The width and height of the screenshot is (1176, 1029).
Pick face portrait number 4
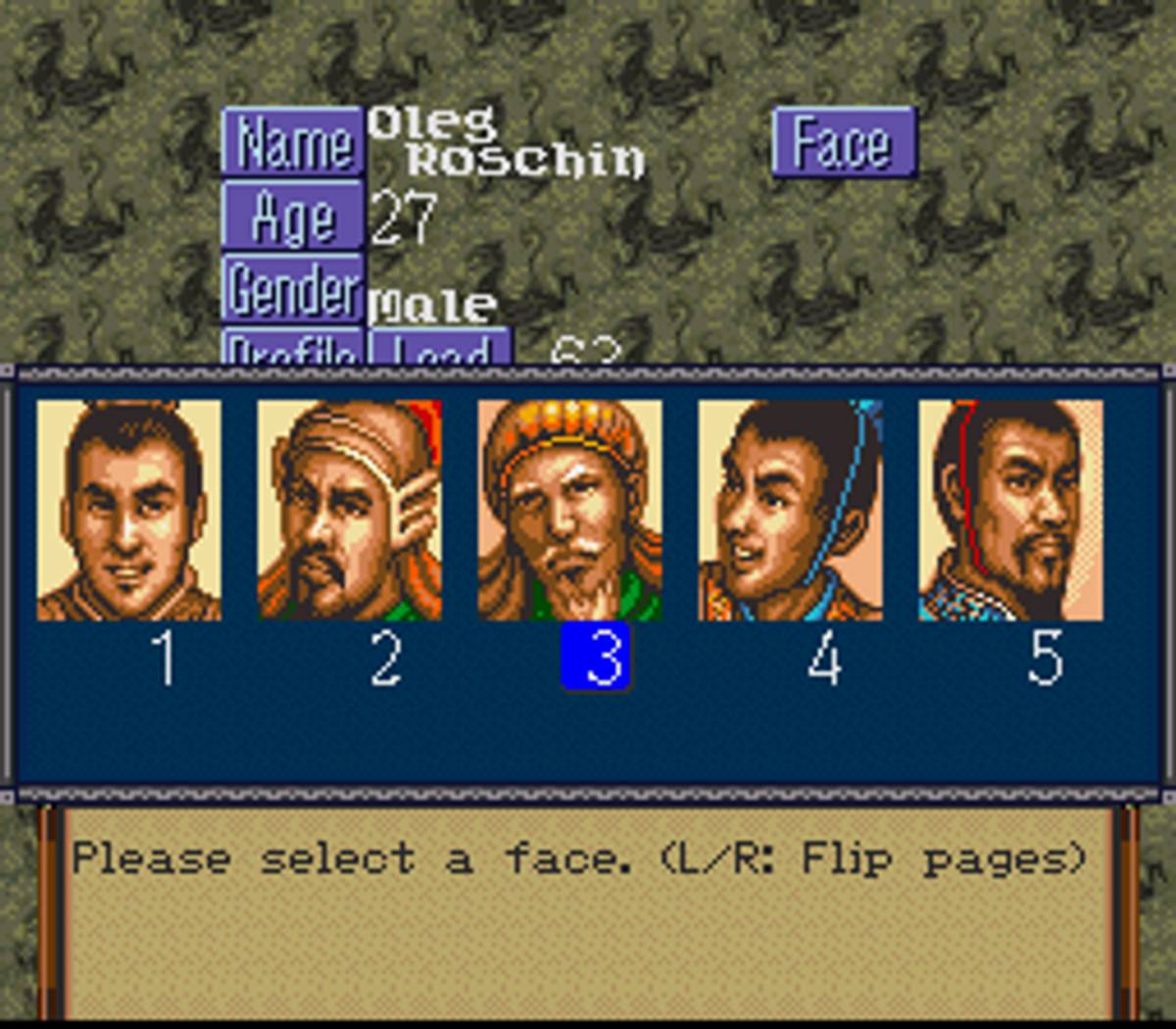click(x=791, y=510)
